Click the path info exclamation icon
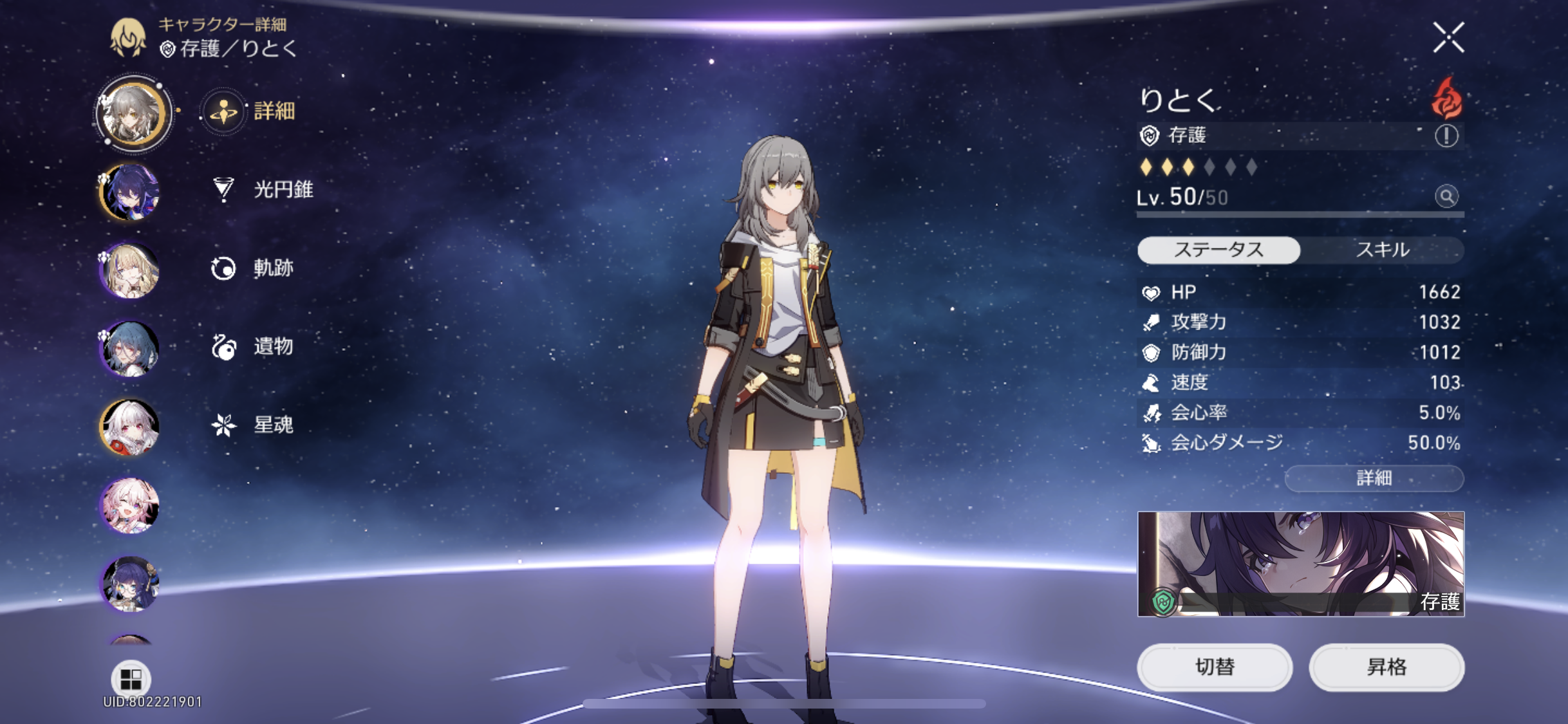This screenshot has width=1568, height=724. (1446, 136)
